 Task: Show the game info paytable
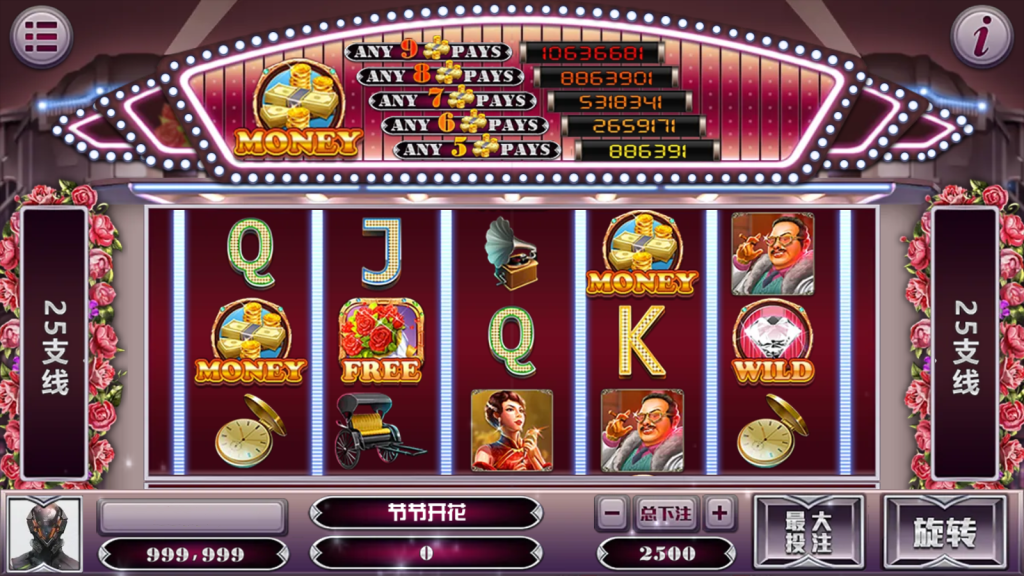click(x=981, y=37)
